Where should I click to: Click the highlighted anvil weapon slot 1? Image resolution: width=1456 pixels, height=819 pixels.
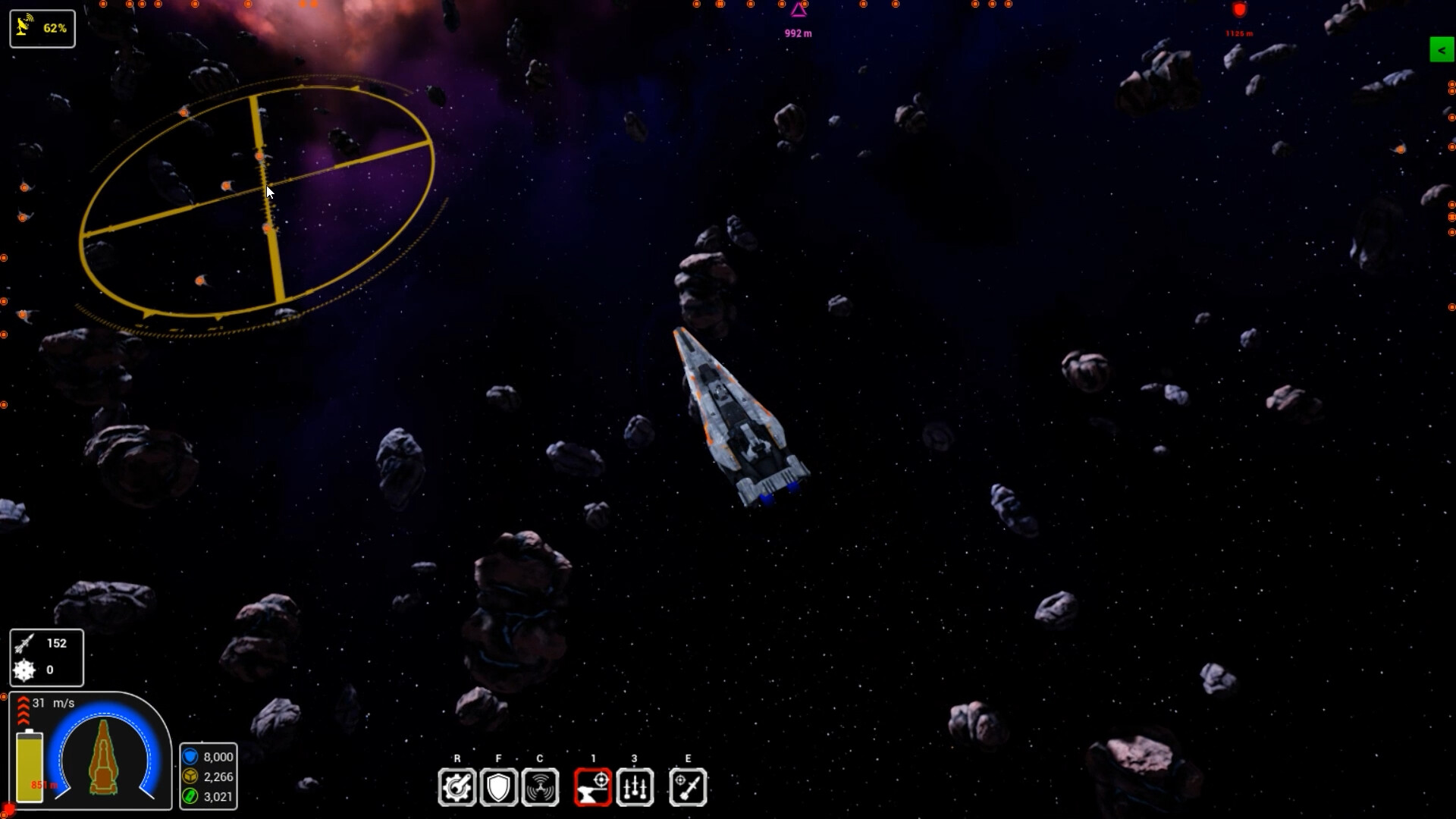coord(594,787)
